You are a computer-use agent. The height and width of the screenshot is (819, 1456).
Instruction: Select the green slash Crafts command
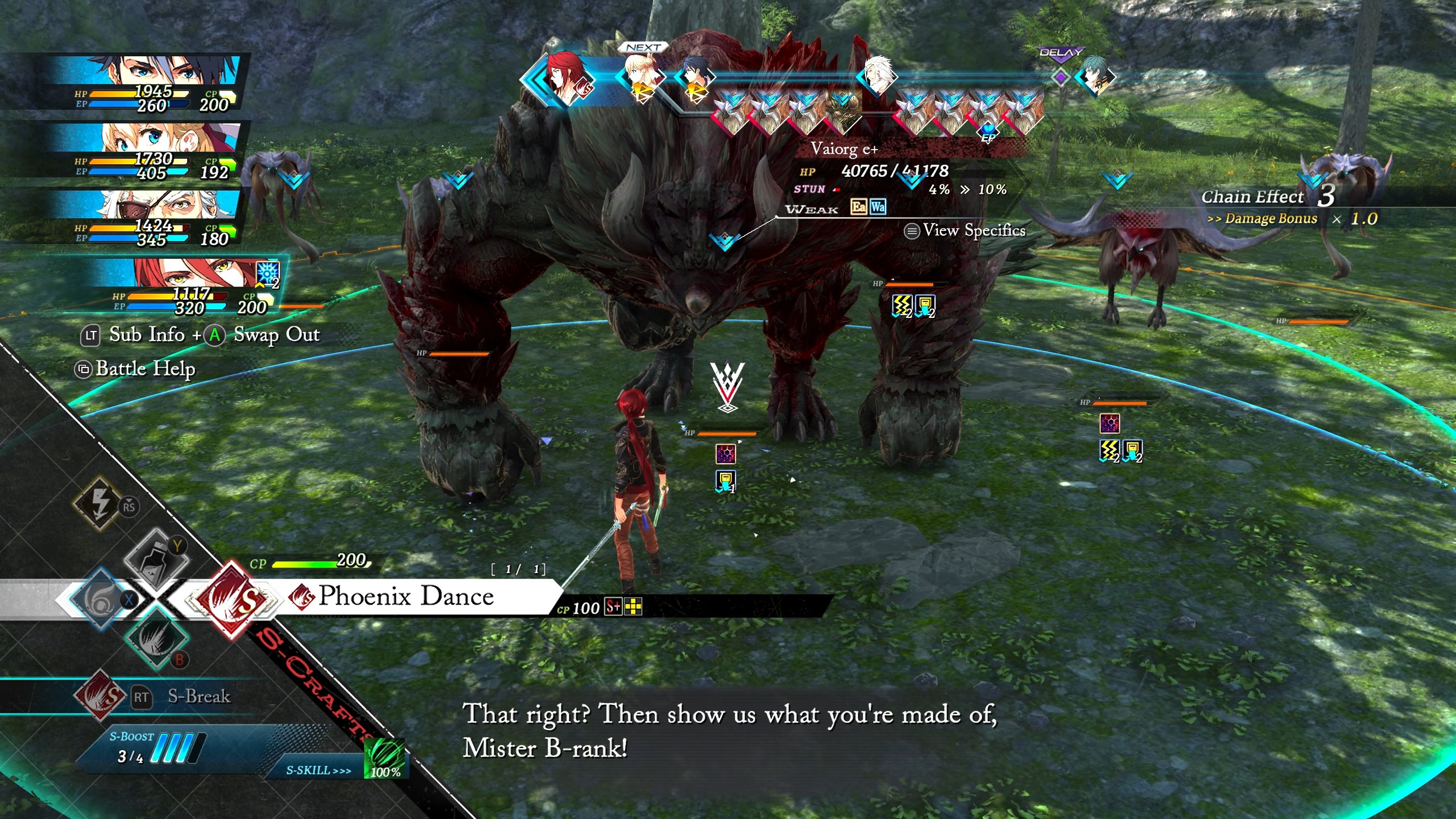pos(156,638)
